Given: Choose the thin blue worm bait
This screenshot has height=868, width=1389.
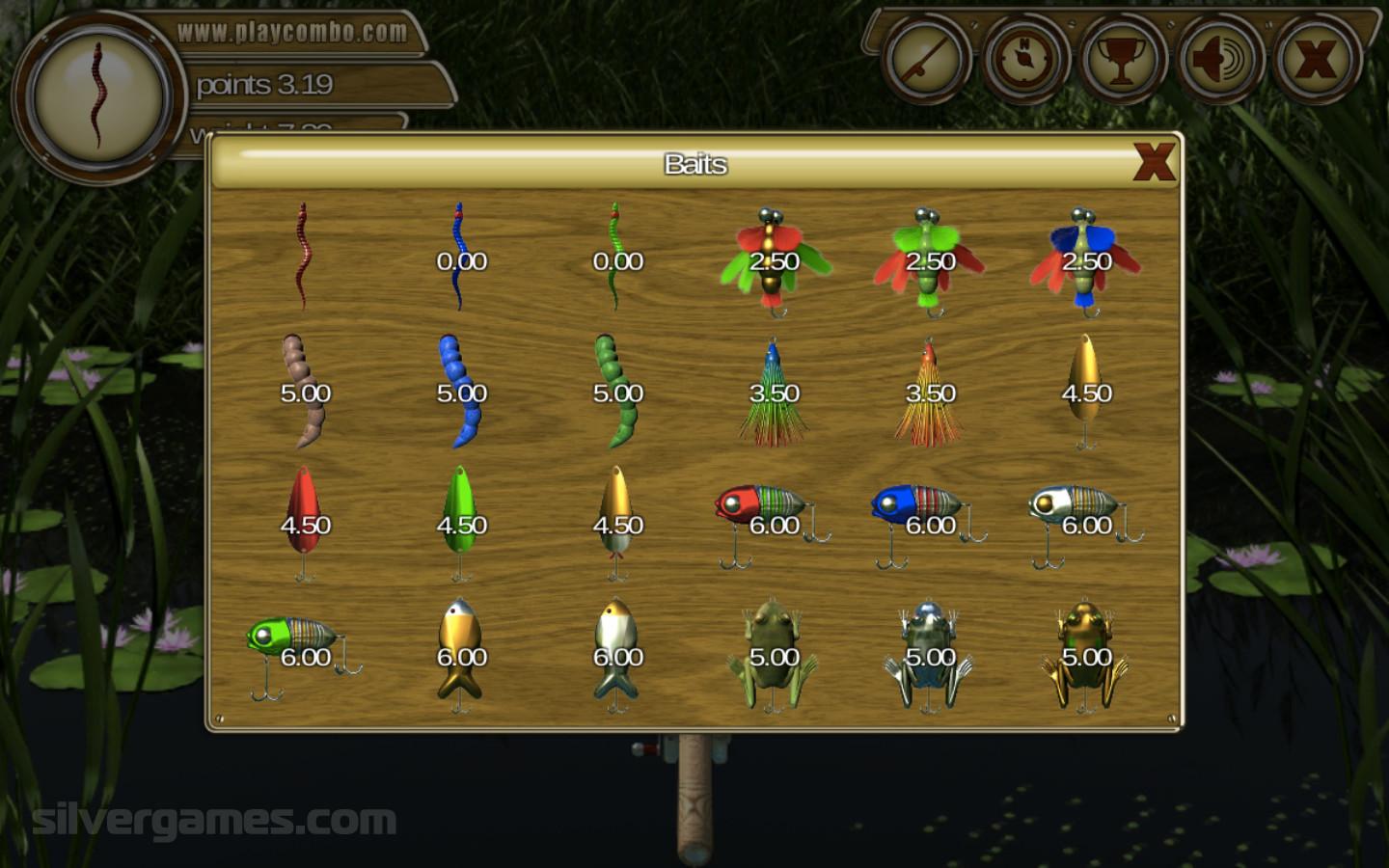Looking at the screenshot, I should coord(460,258).
